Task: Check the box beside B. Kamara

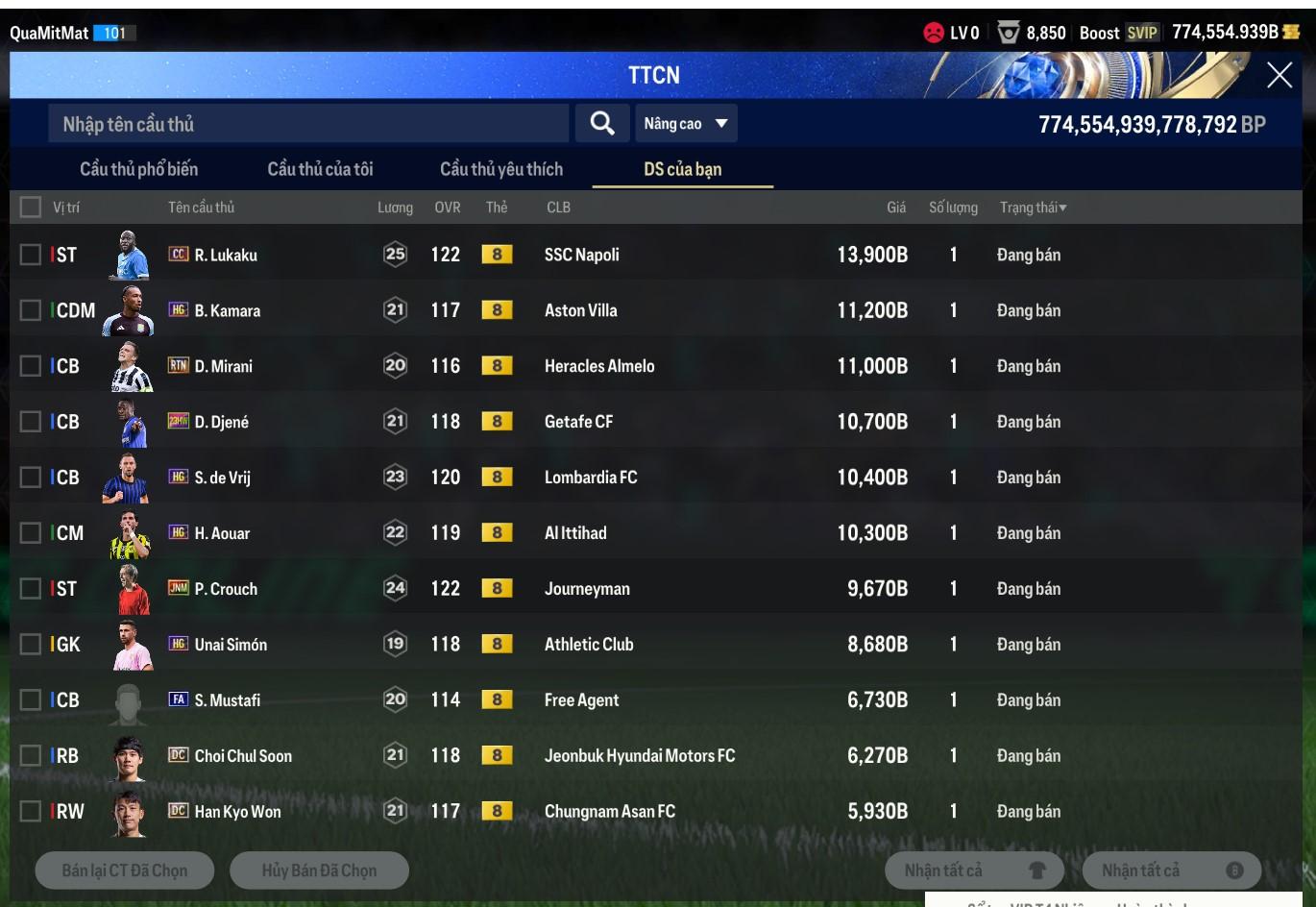Action: [x=31, y=310]
